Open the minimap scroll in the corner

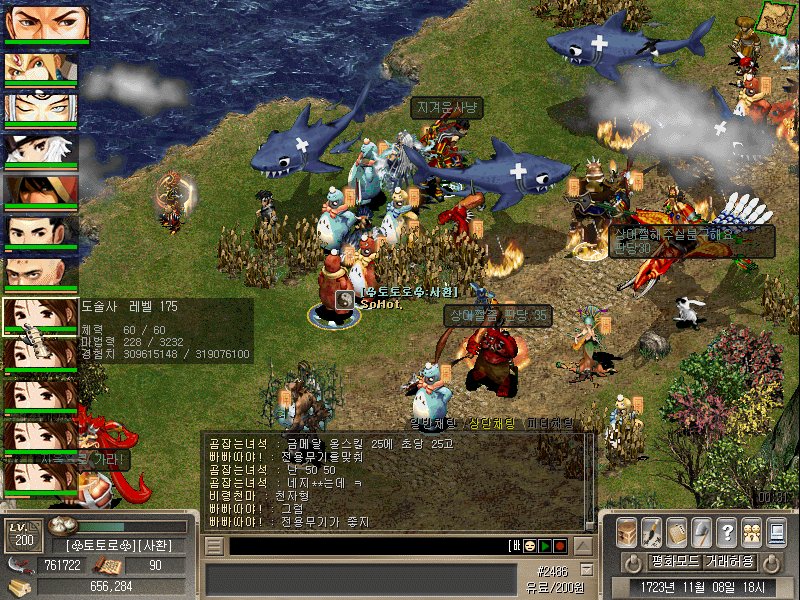772,17
